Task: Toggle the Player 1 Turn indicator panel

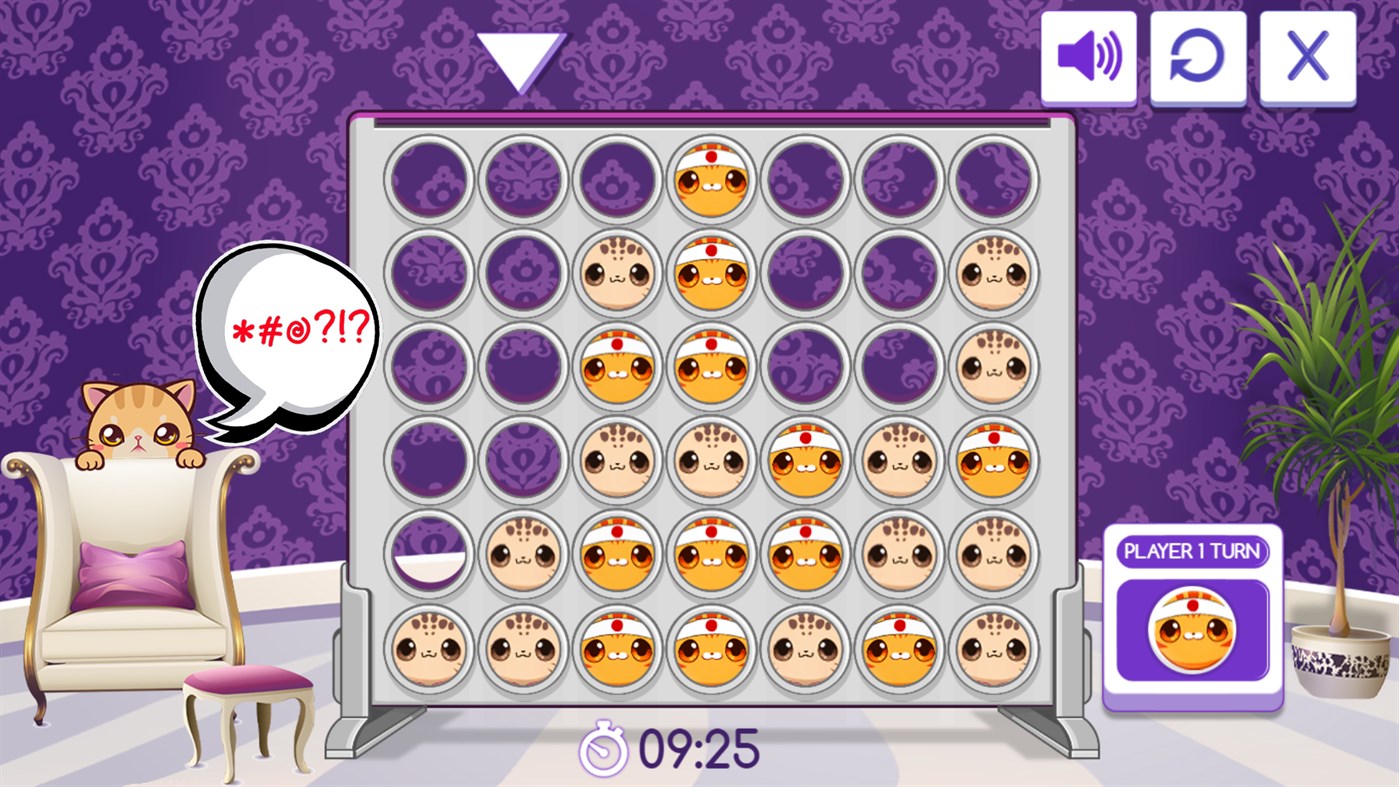Action: [1191, 549]
